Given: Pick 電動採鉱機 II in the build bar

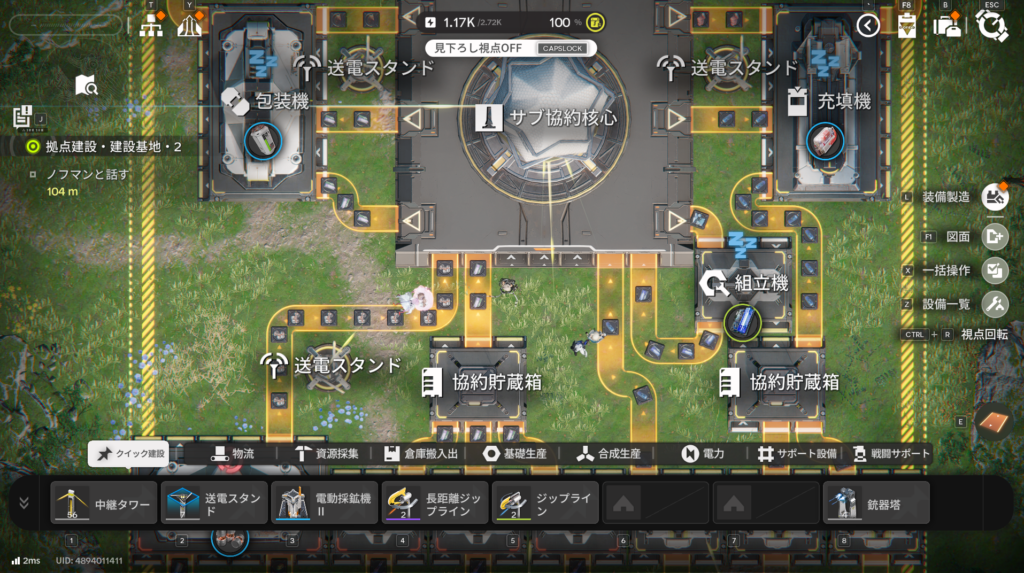Looking at the screenshot, I should click(323, 503).
